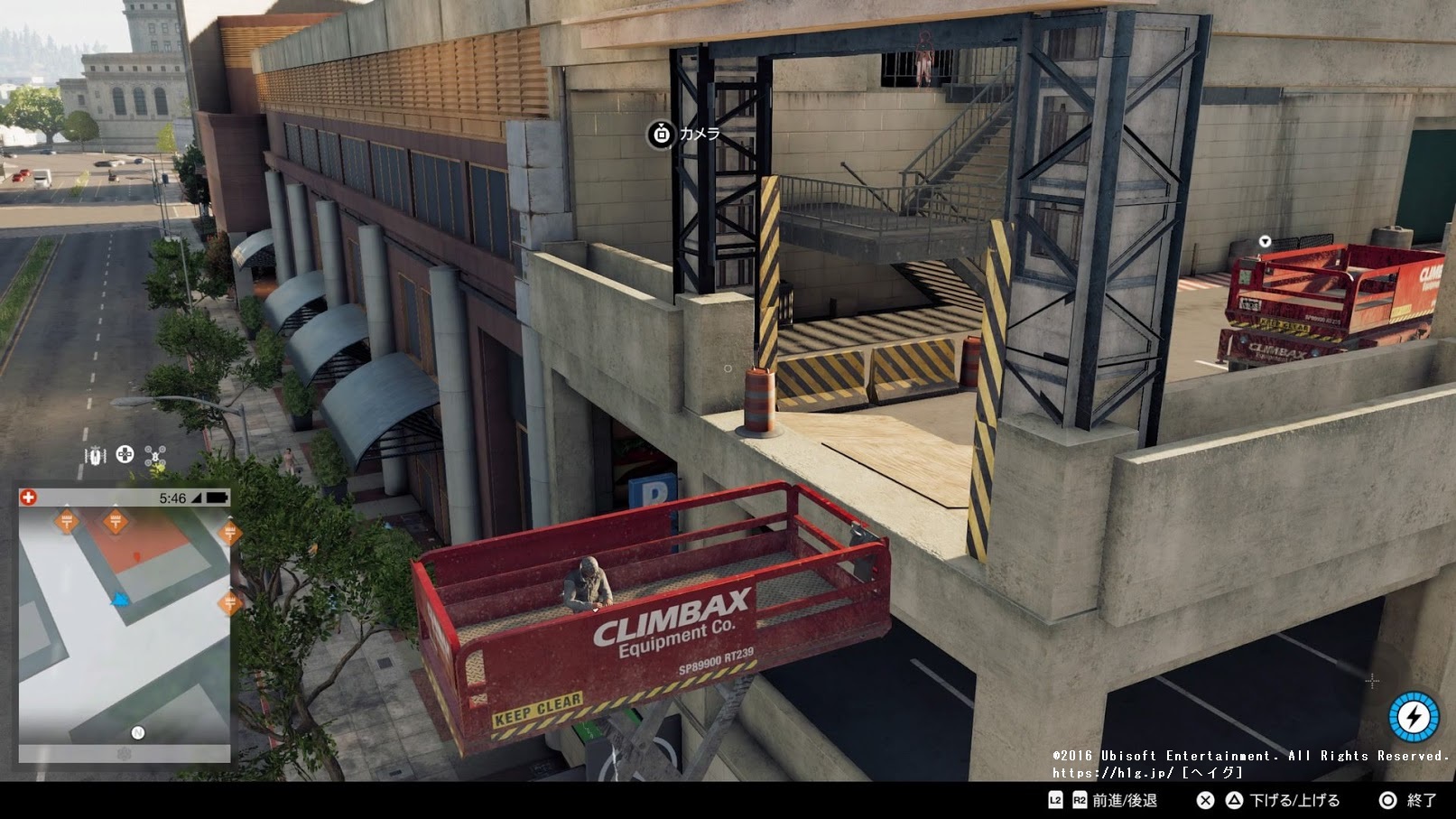The width and height of the screenshot is (1456, 819).
Task: Open the minimap
Action: (x=125, y=625)
